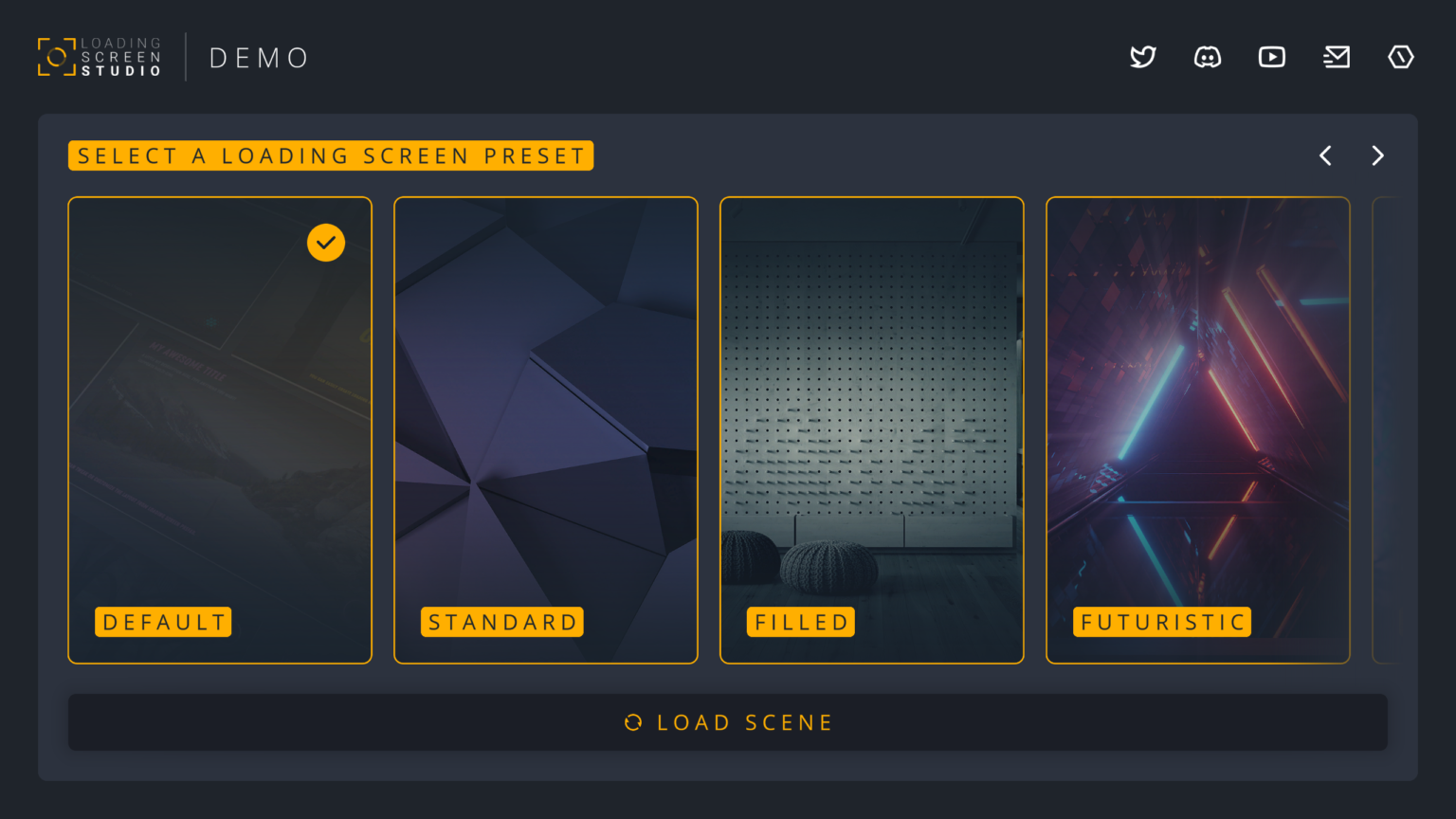Click the checkmark badge on Default preset

(x=326, y=243)
